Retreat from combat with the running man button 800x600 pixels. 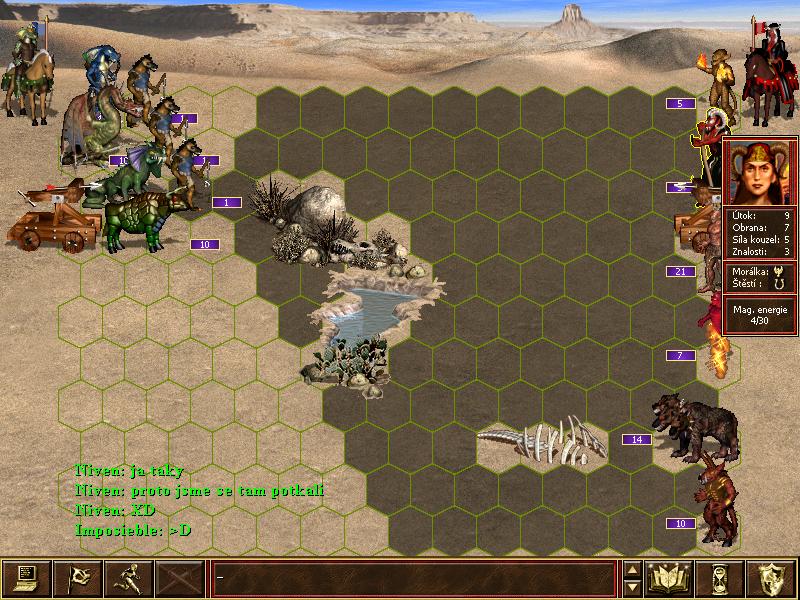pyautogui.click(x=128, y=578)
